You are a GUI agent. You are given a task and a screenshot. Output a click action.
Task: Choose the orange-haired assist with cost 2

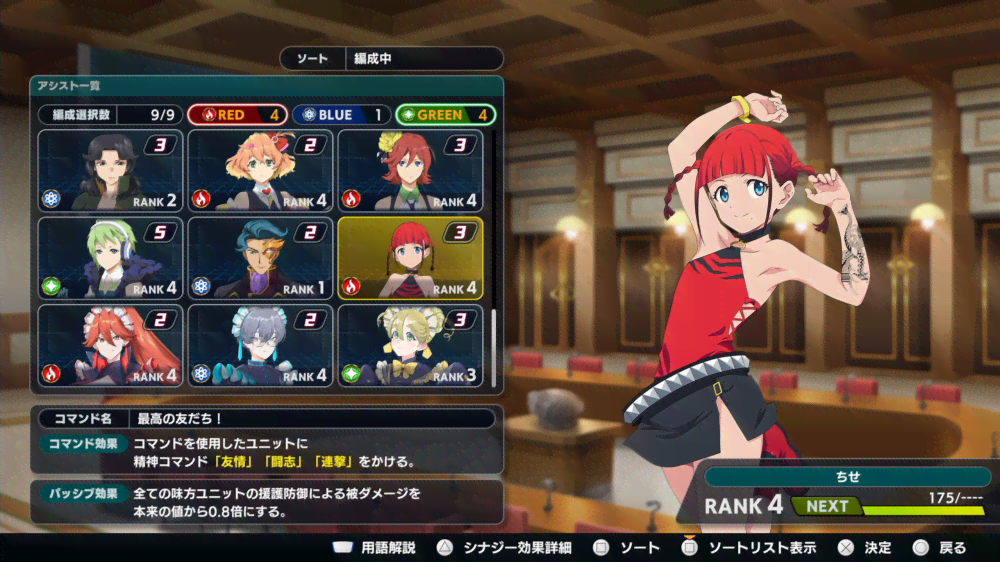260,171
